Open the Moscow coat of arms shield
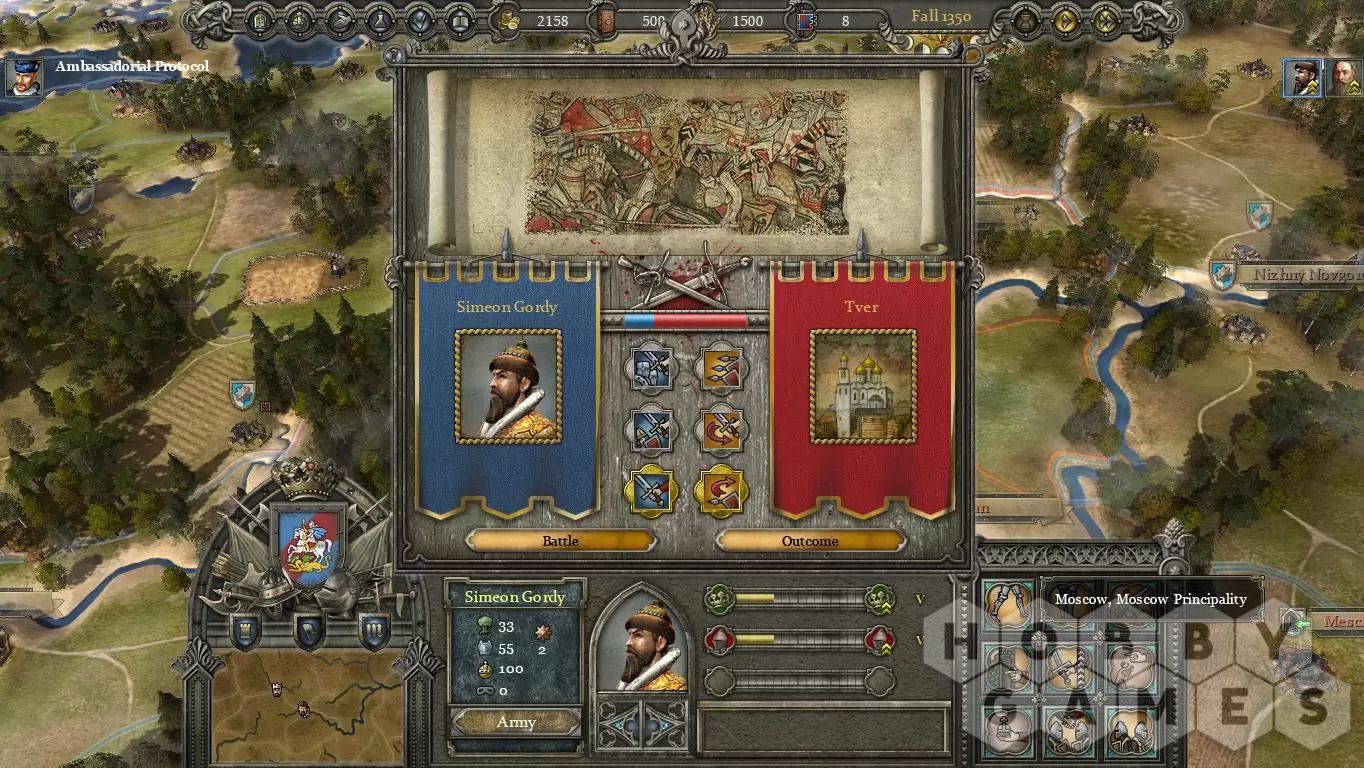Image resolution: width=1364 pixels, height=768 pixels. tap(308, 549)
